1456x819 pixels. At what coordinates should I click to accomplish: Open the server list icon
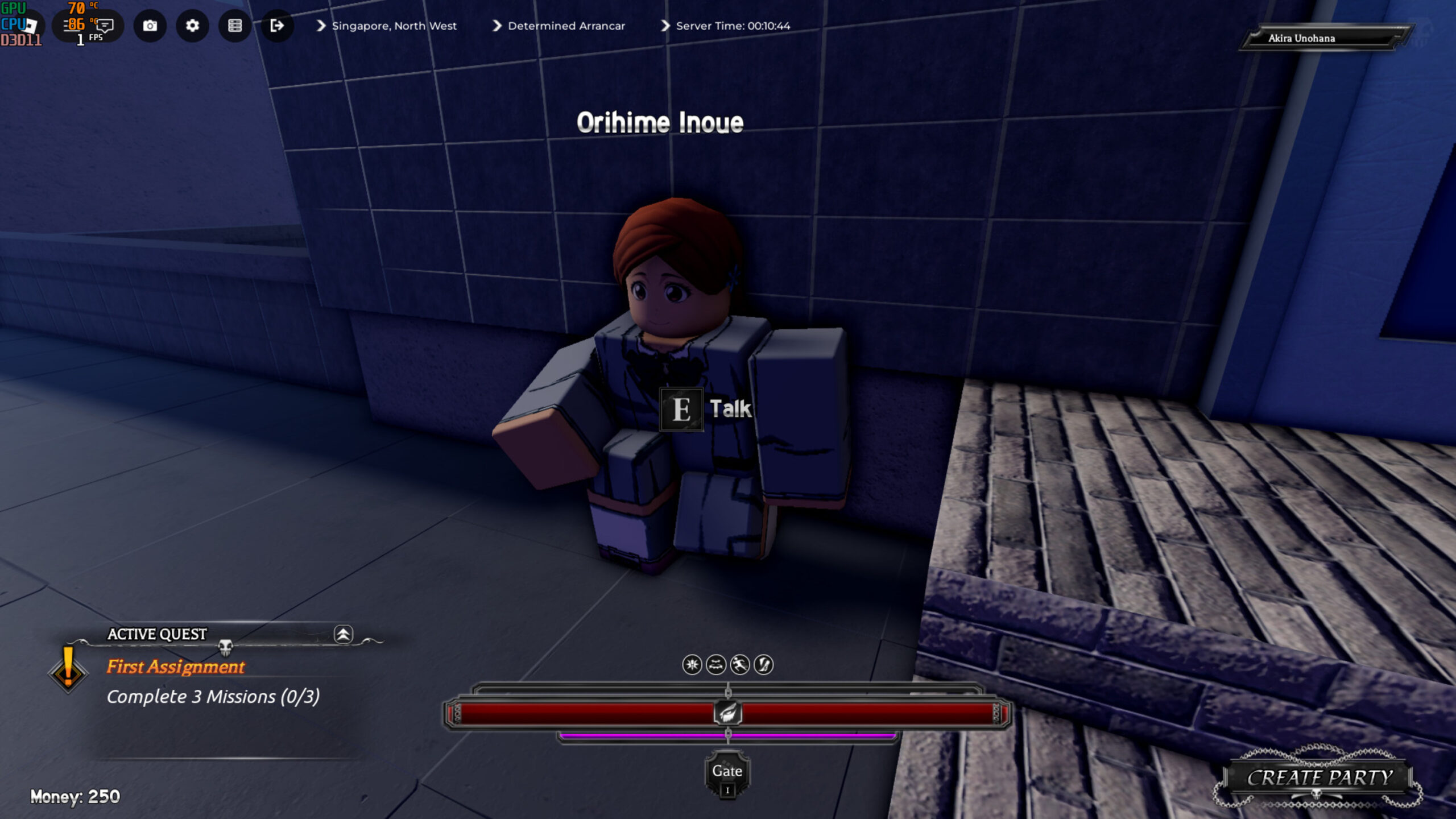235,26
